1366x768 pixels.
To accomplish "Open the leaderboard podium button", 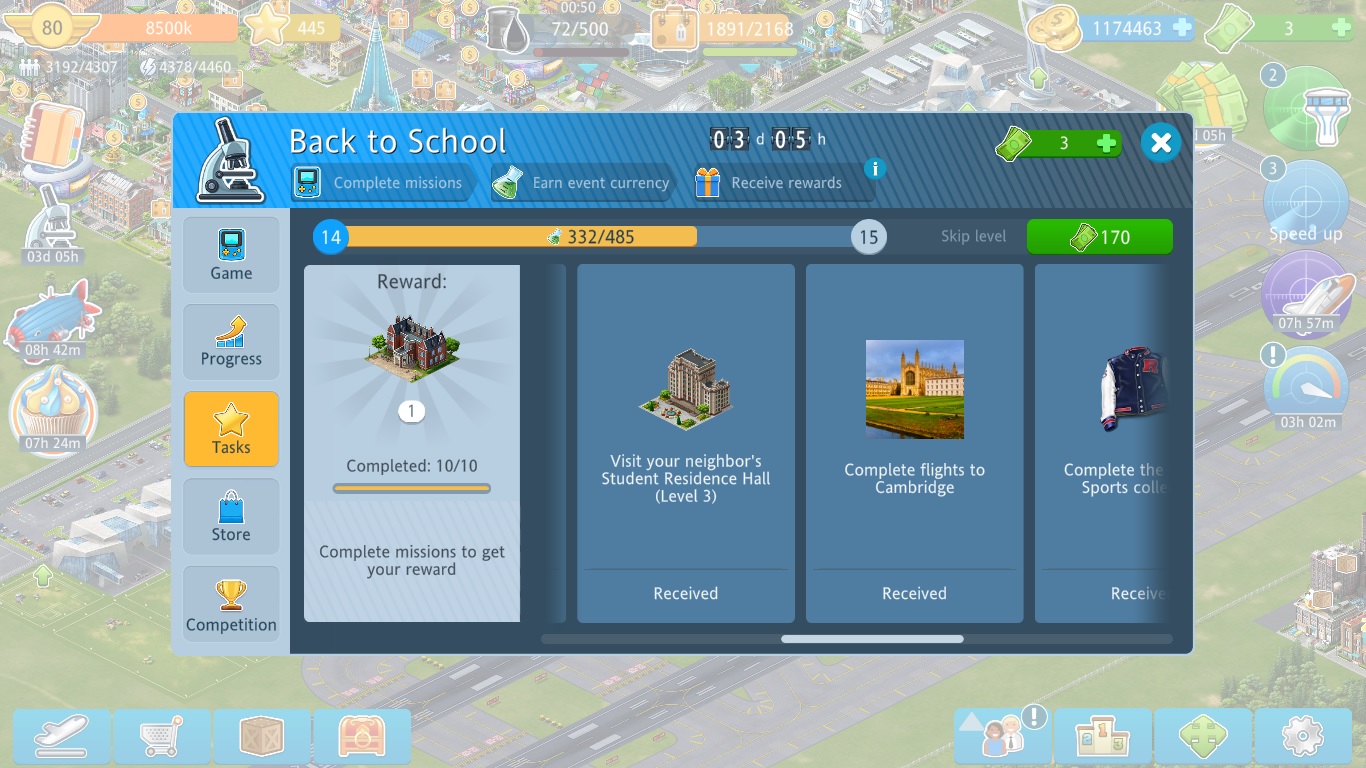I will pos(1102,737).
